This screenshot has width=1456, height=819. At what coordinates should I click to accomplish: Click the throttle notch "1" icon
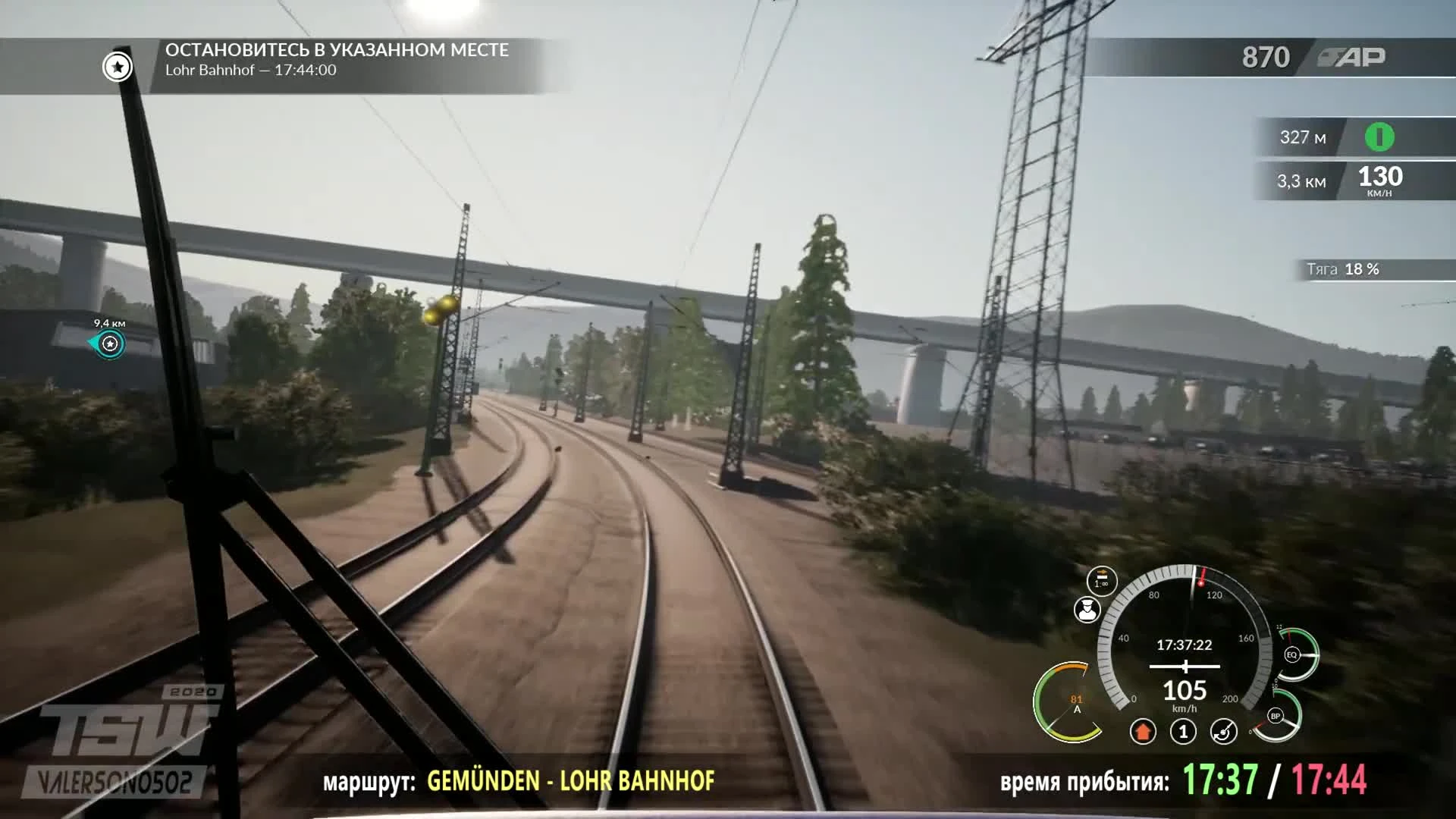coord(1184,731)
